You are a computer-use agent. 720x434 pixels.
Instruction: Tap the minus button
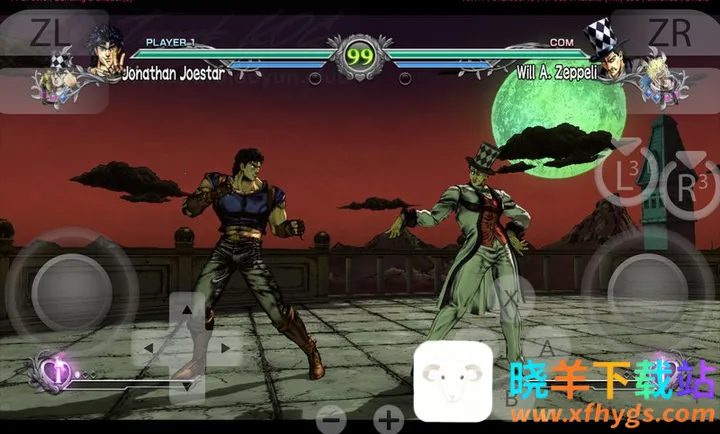(332, 419)
